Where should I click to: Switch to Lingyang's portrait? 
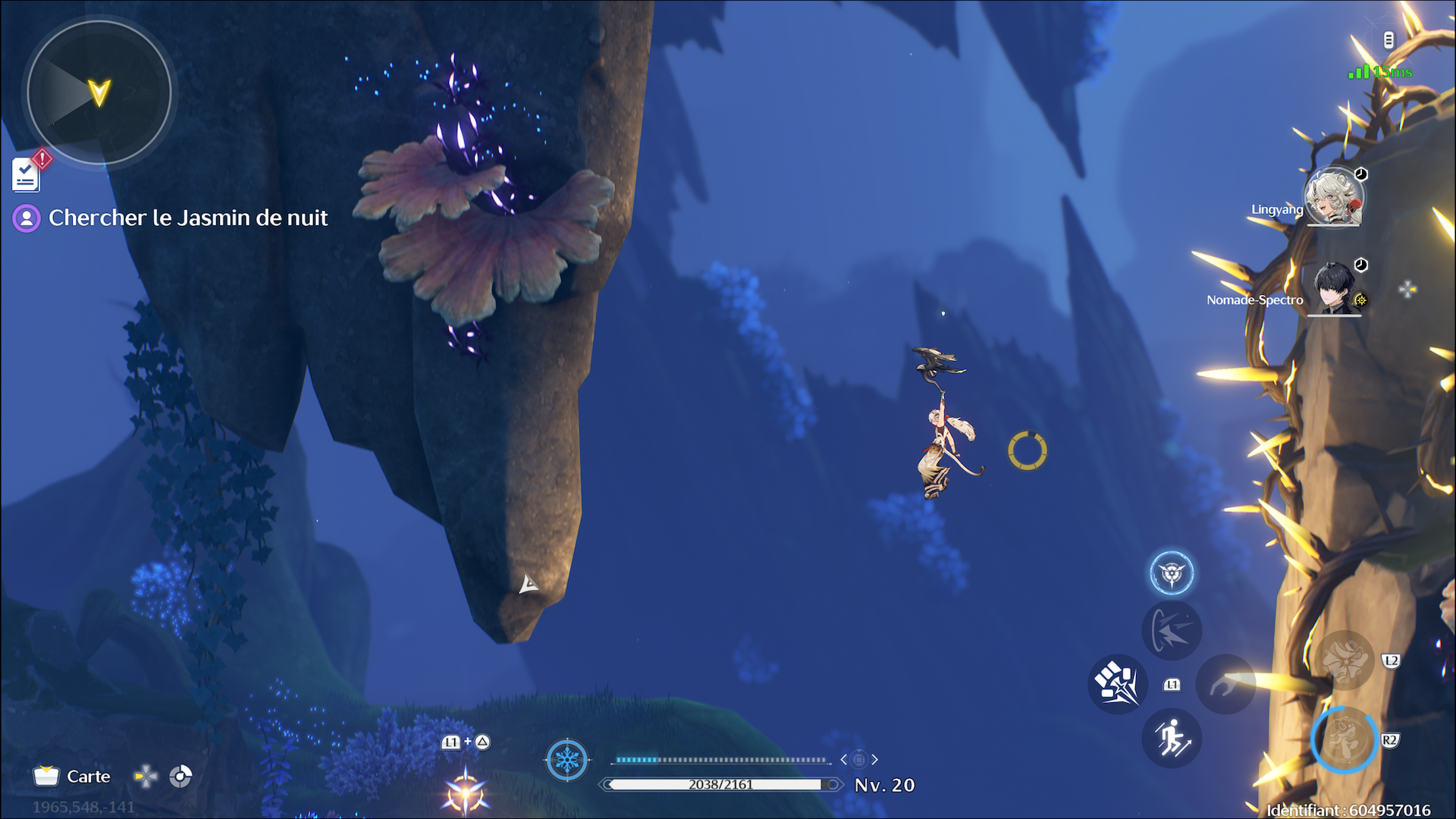click(x=1334, y=198)
